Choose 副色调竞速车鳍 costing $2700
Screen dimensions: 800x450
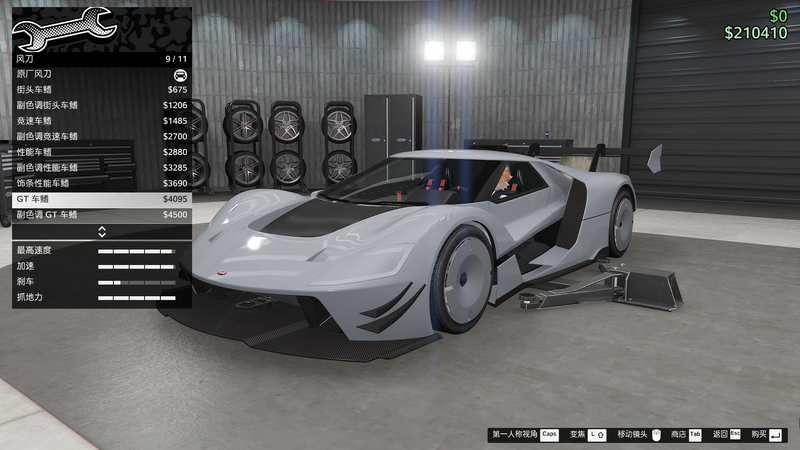click(x=100, y=136)
